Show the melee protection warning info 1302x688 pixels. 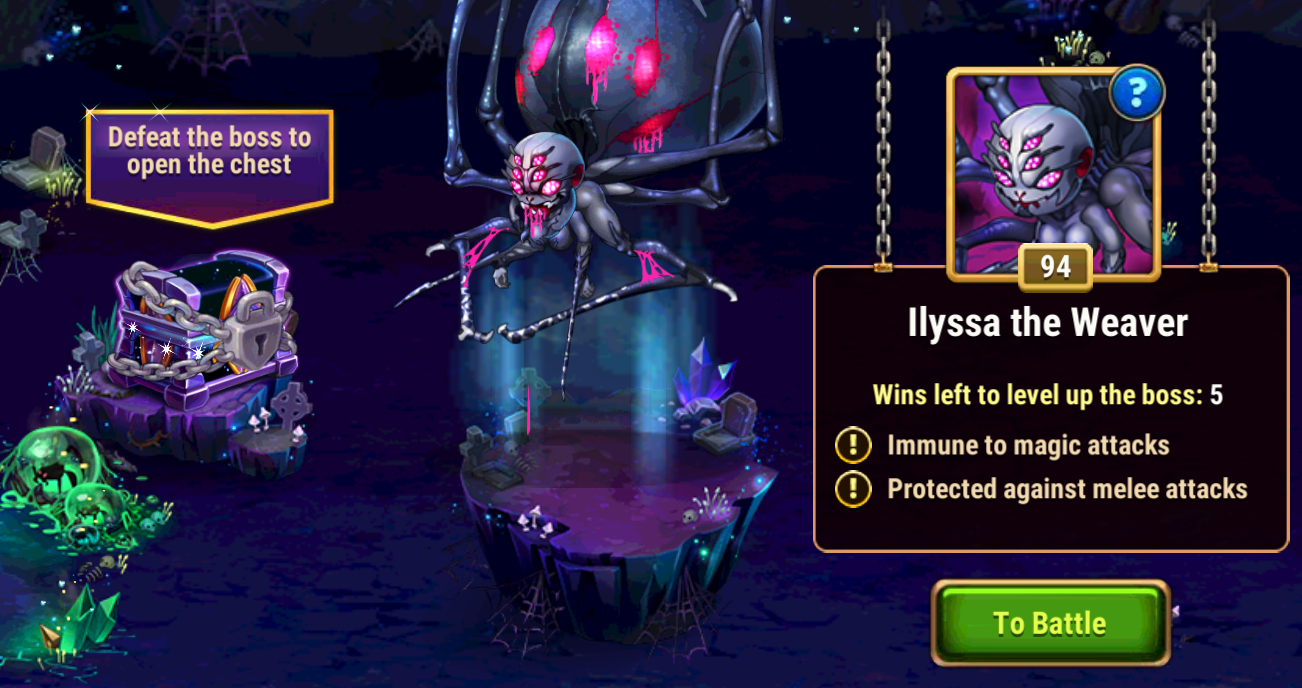click(x=853, y=489)
